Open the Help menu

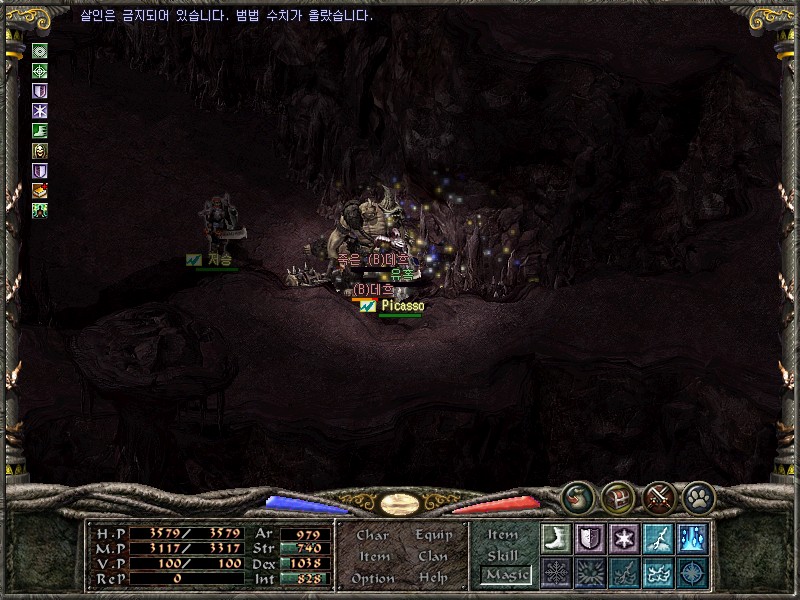433,578
